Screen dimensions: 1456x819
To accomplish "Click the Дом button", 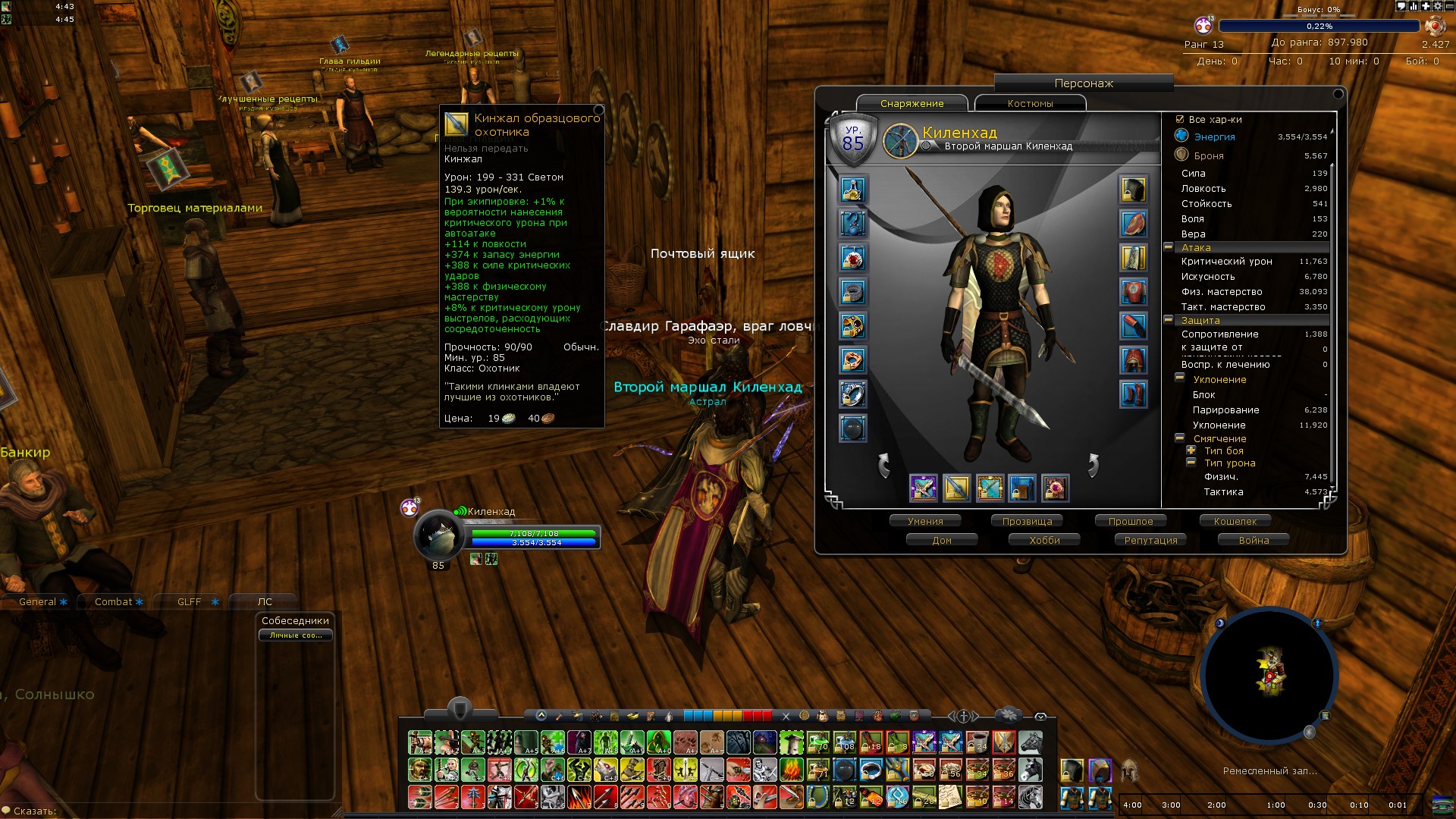I will tap(942, 540).
